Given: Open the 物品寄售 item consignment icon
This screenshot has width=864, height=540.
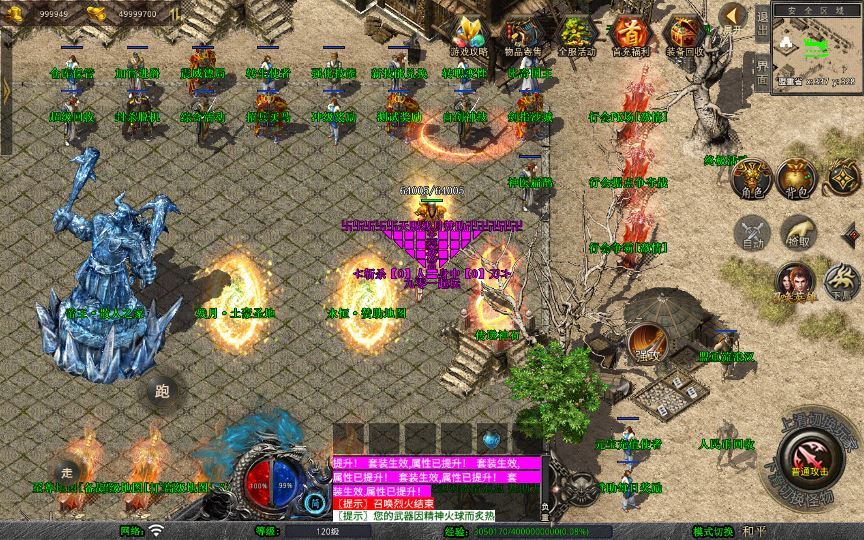Looking at the screenshot, I should [x=522, y=33].
